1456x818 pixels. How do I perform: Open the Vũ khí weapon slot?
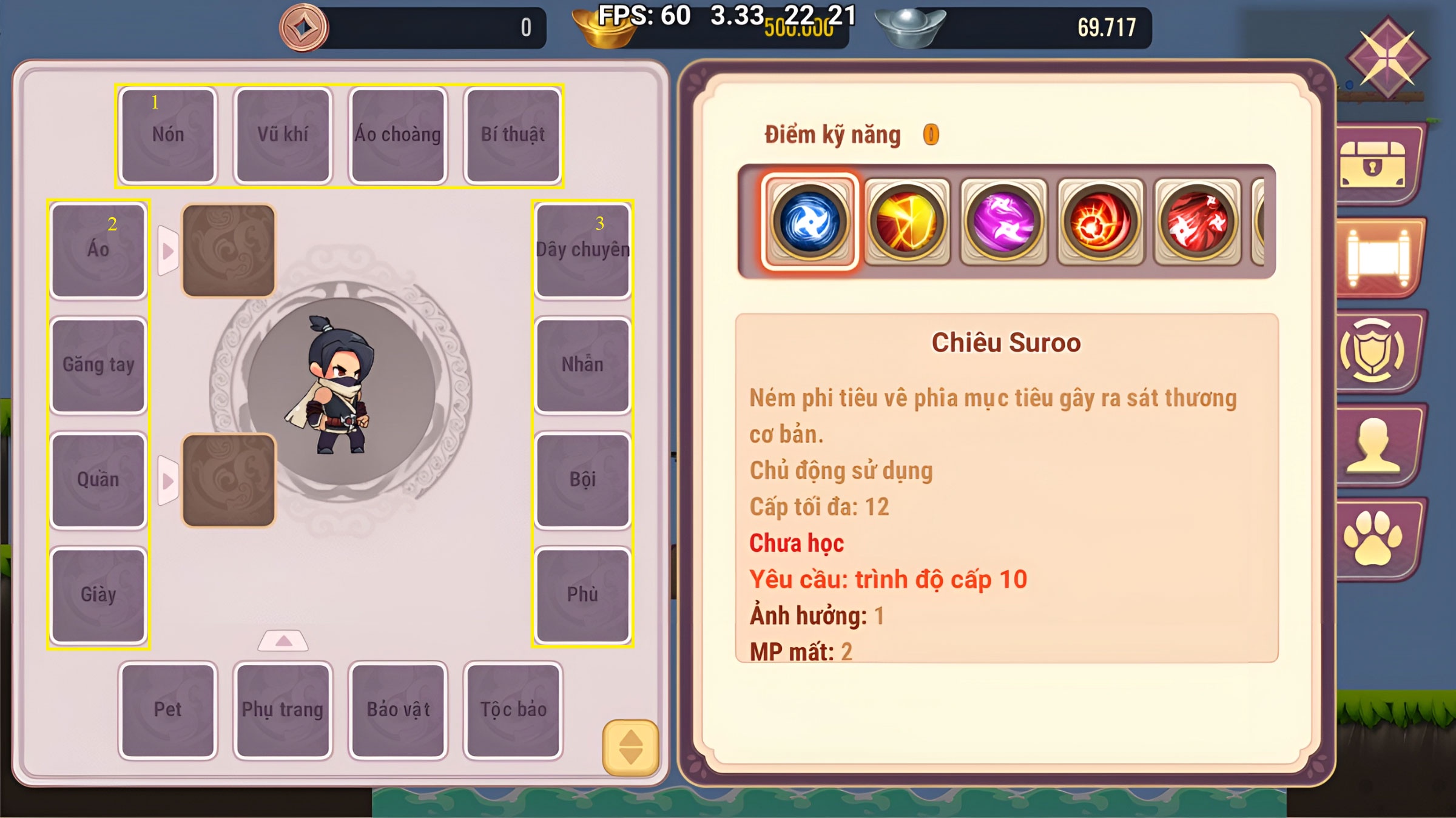pyautogui.click(x=283, y=135)
